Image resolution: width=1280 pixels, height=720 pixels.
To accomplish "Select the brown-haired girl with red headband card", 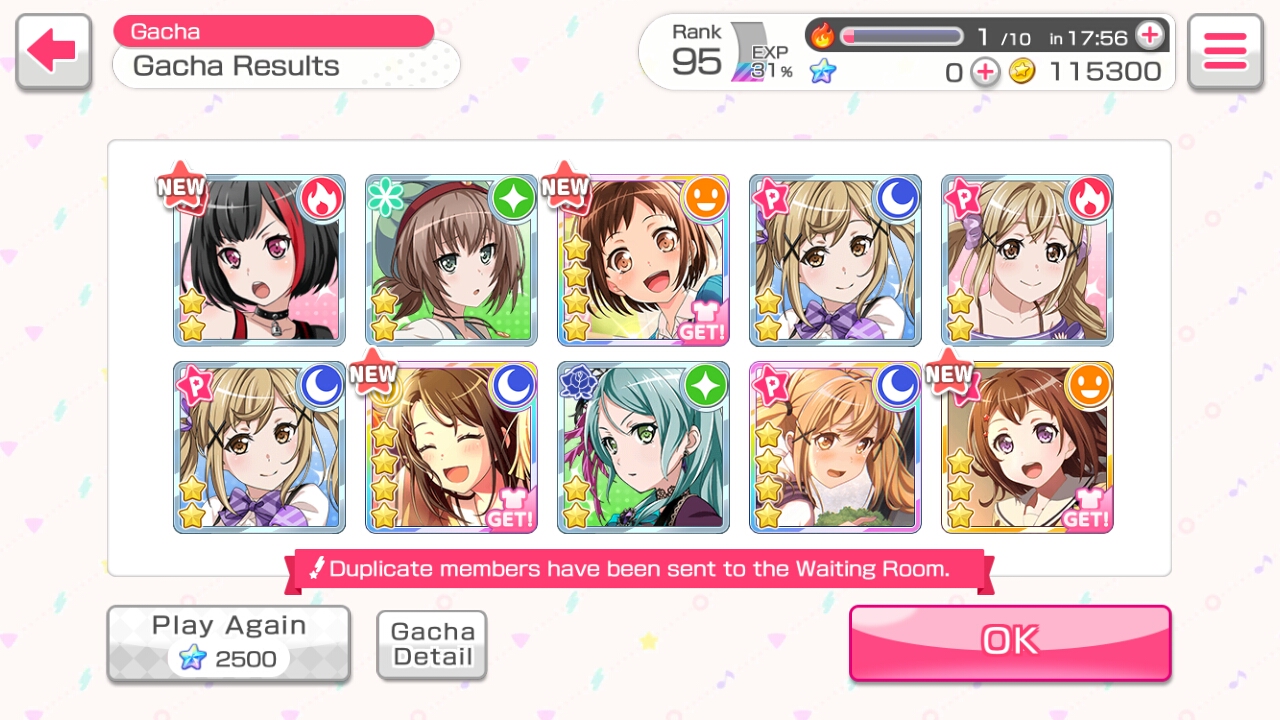I will (451, 260).
